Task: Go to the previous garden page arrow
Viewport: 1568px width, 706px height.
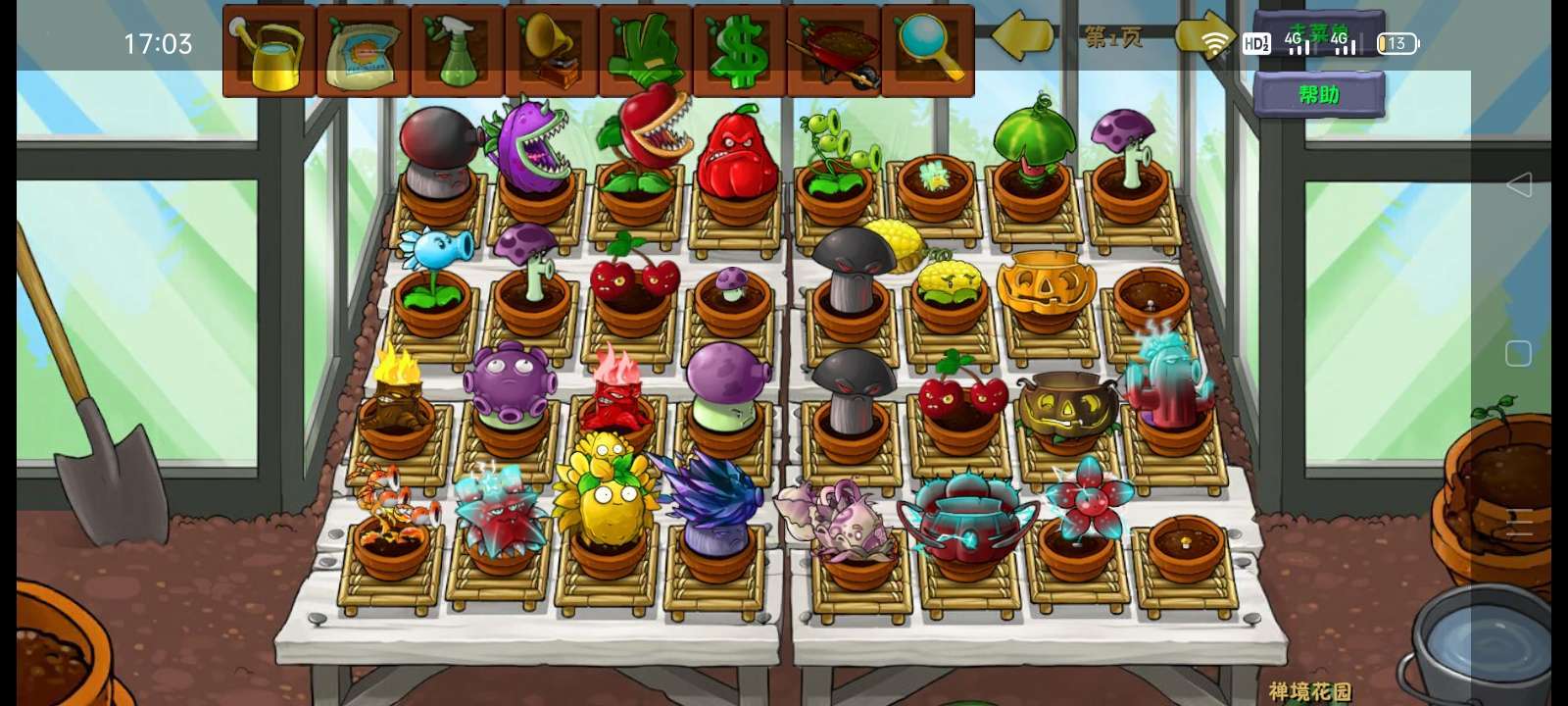Action: click(1023, 37)
